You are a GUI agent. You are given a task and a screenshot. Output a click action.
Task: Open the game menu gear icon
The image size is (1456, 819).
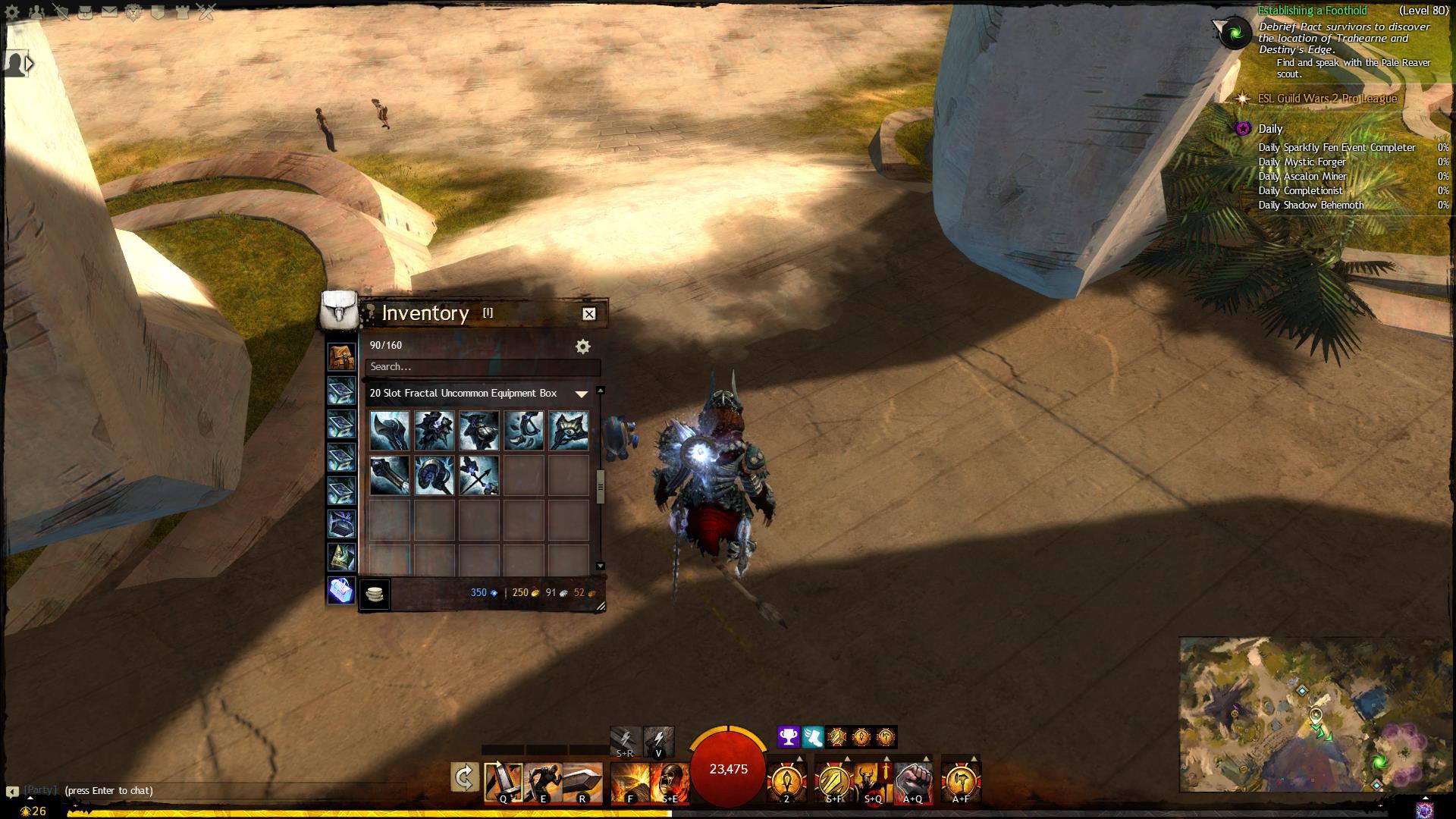tap(12, 12)
